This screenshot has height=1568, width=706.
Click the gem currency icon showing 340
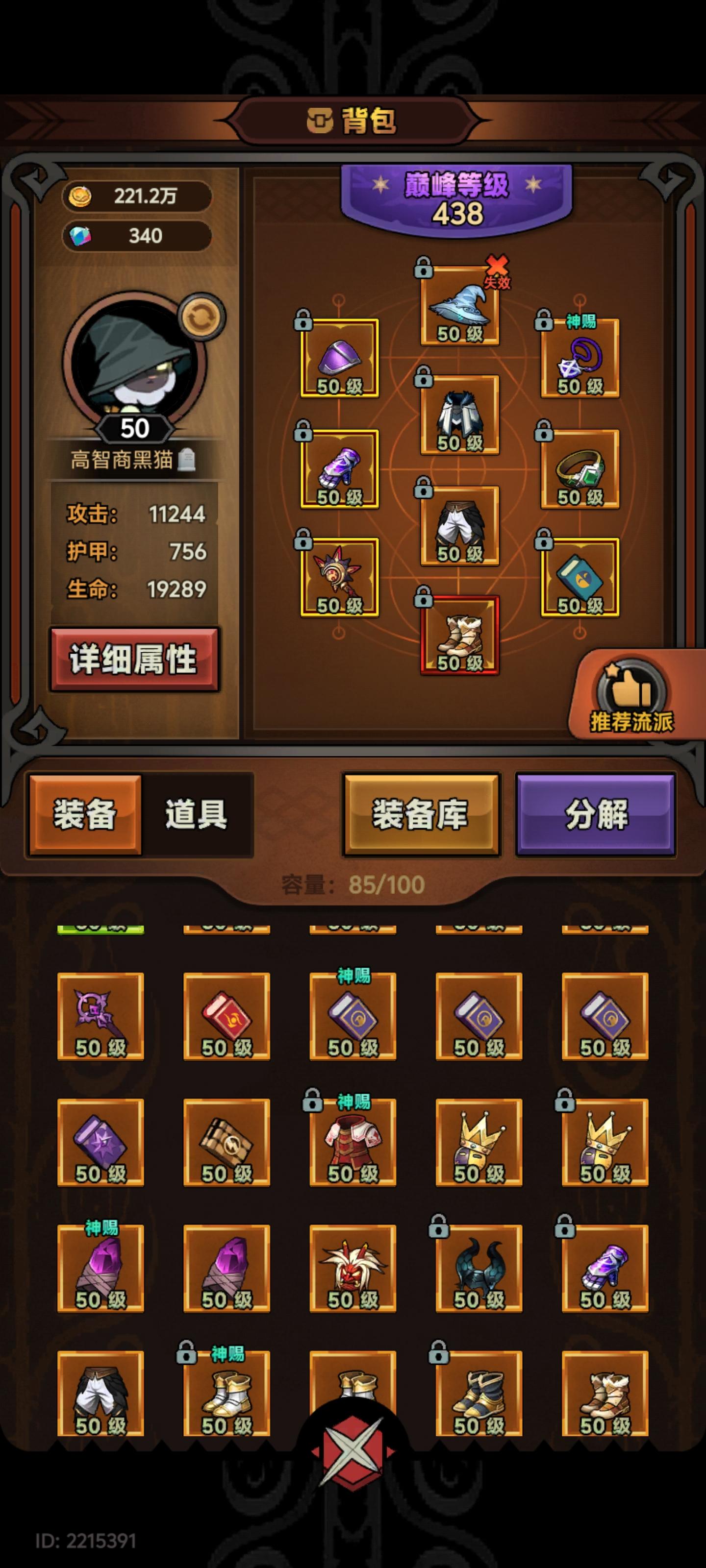pos(79,236)
